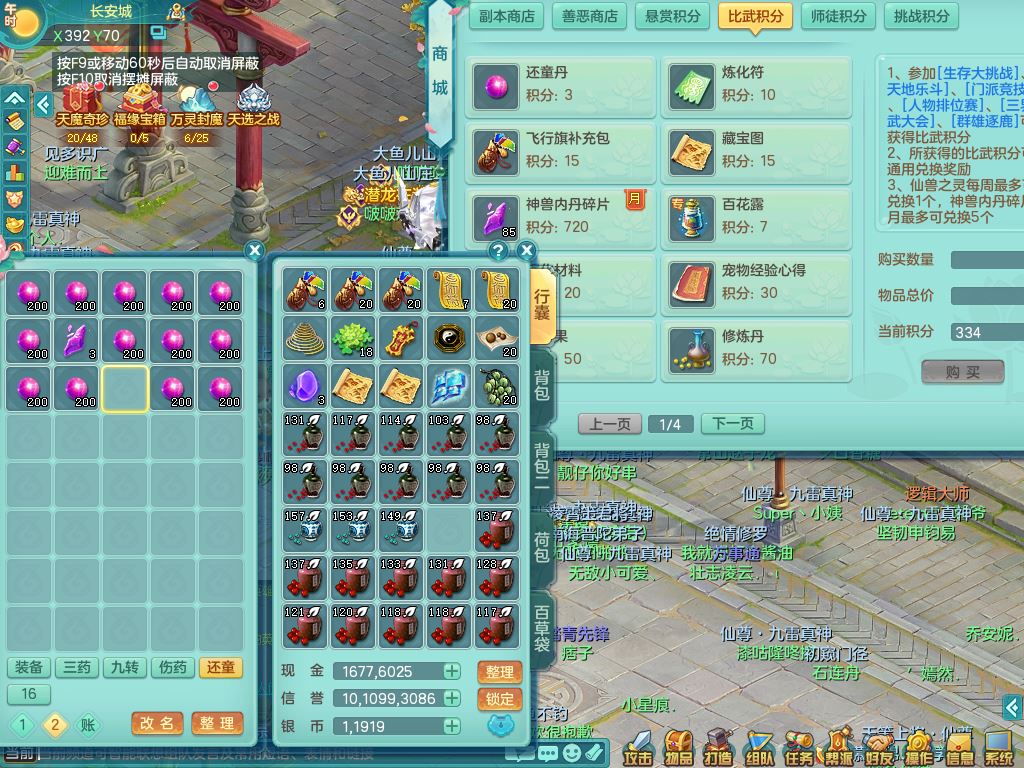The image size is (1024, 768).
Task: Select the purple crystal item slot
Action: [x=77, y=340]
